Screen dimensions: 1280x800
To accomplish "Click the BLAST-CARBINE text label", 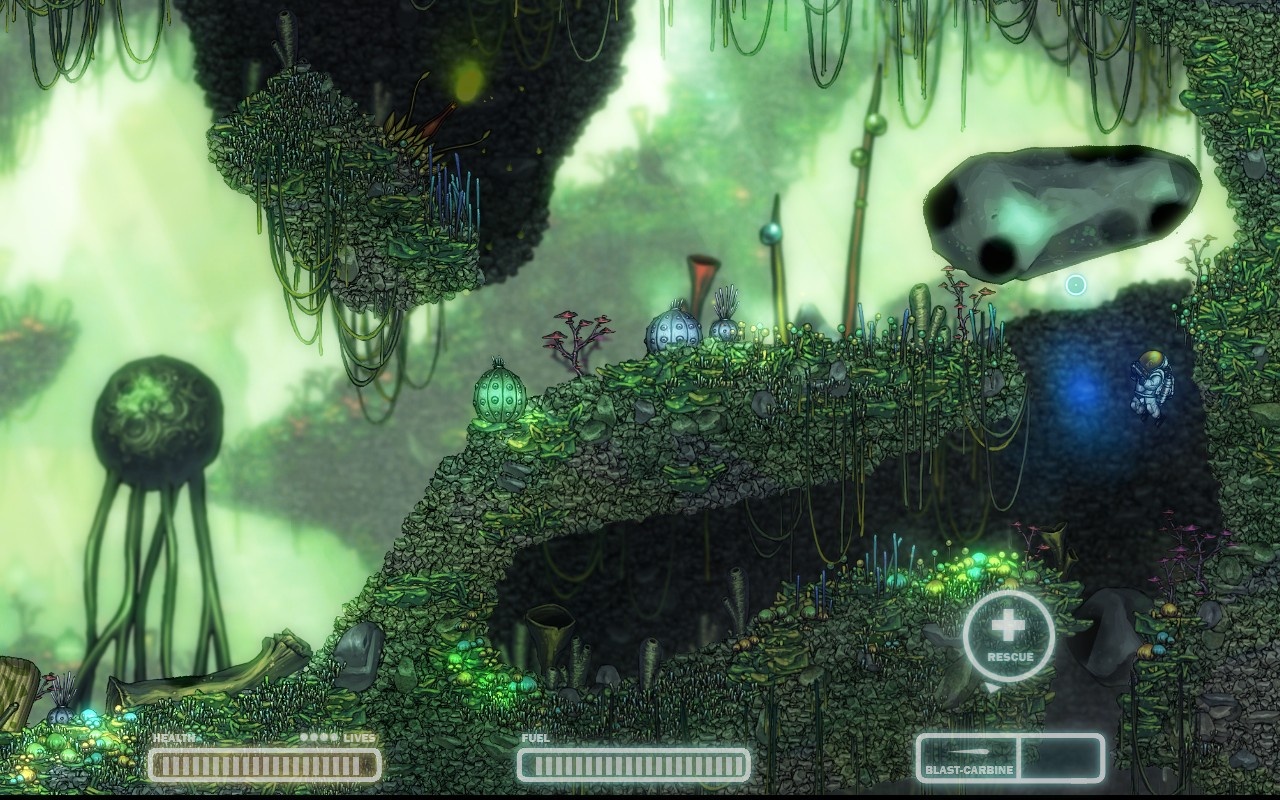I will (968, 769).
